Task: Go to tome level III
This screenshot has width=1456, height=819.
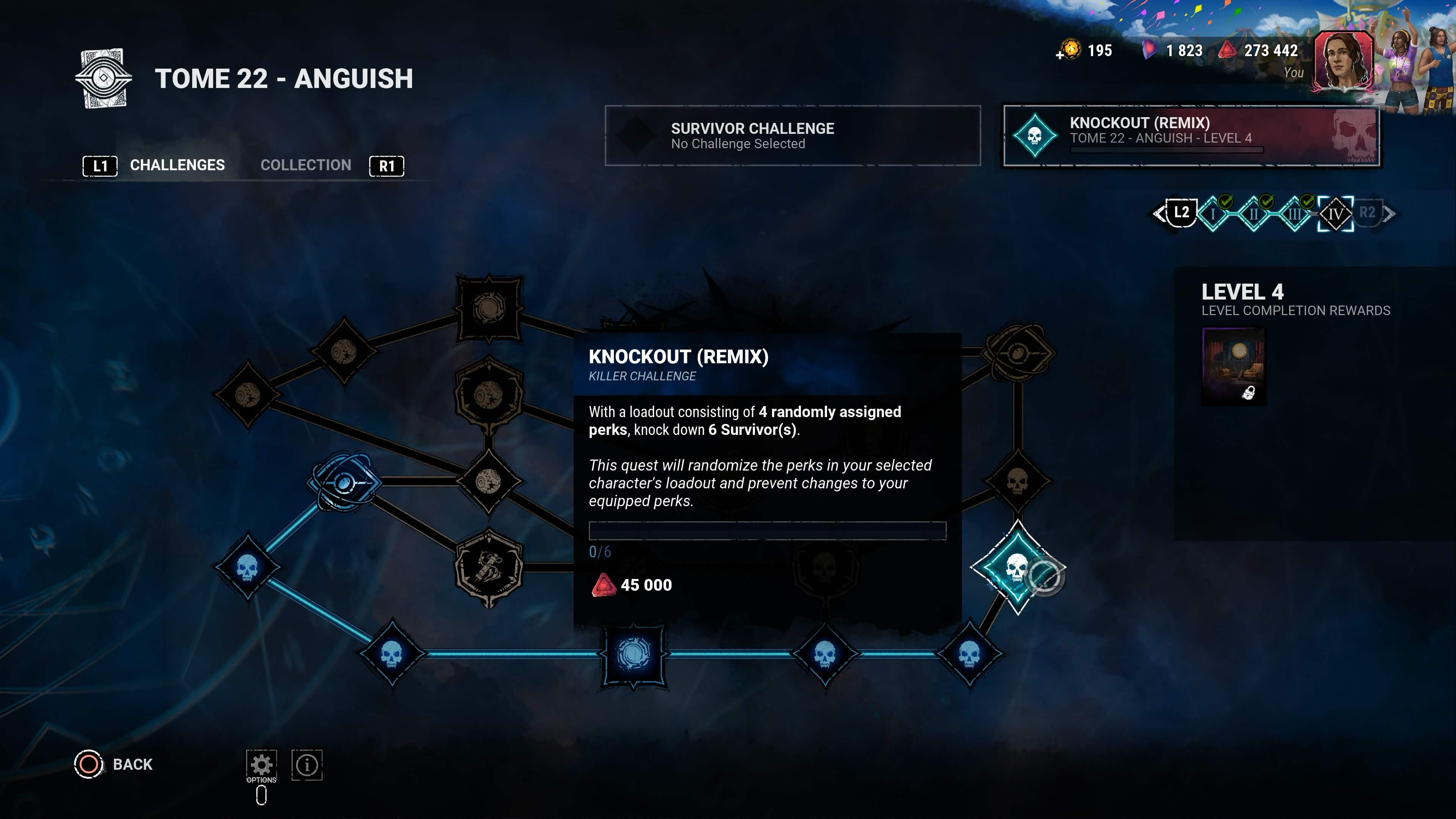Action: tap(1294, 213)
